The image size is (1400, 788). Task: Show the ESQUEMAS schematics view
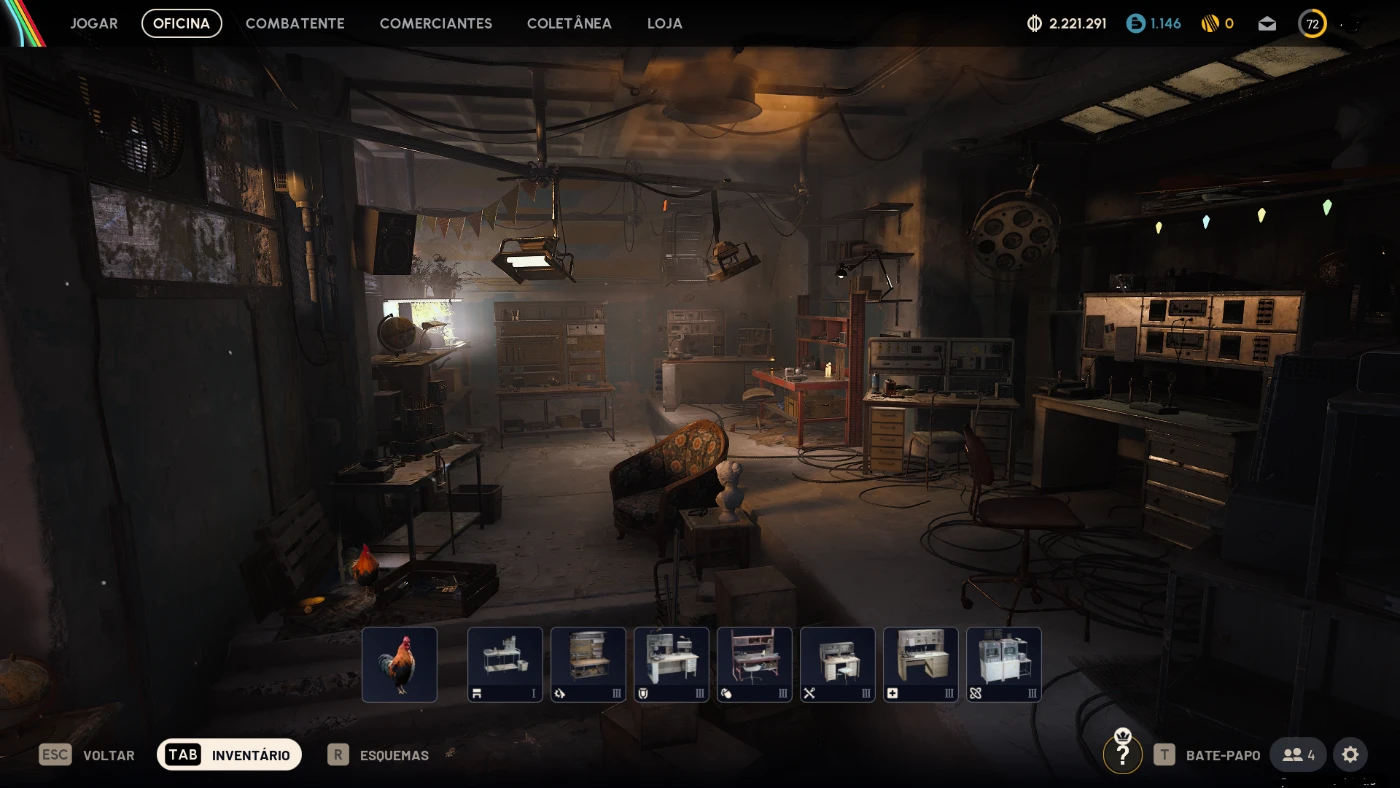point(379,755)
